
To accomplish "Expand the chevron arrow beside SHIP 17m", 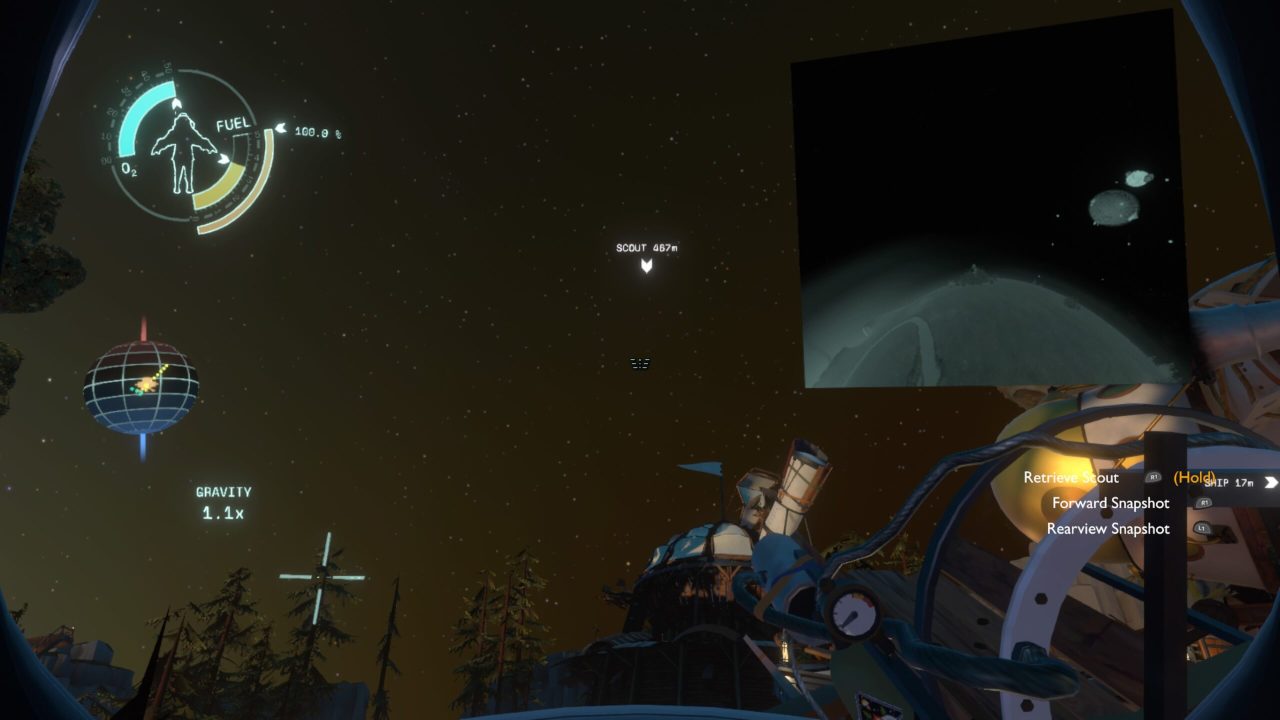I will click(x=1271, y=482).
